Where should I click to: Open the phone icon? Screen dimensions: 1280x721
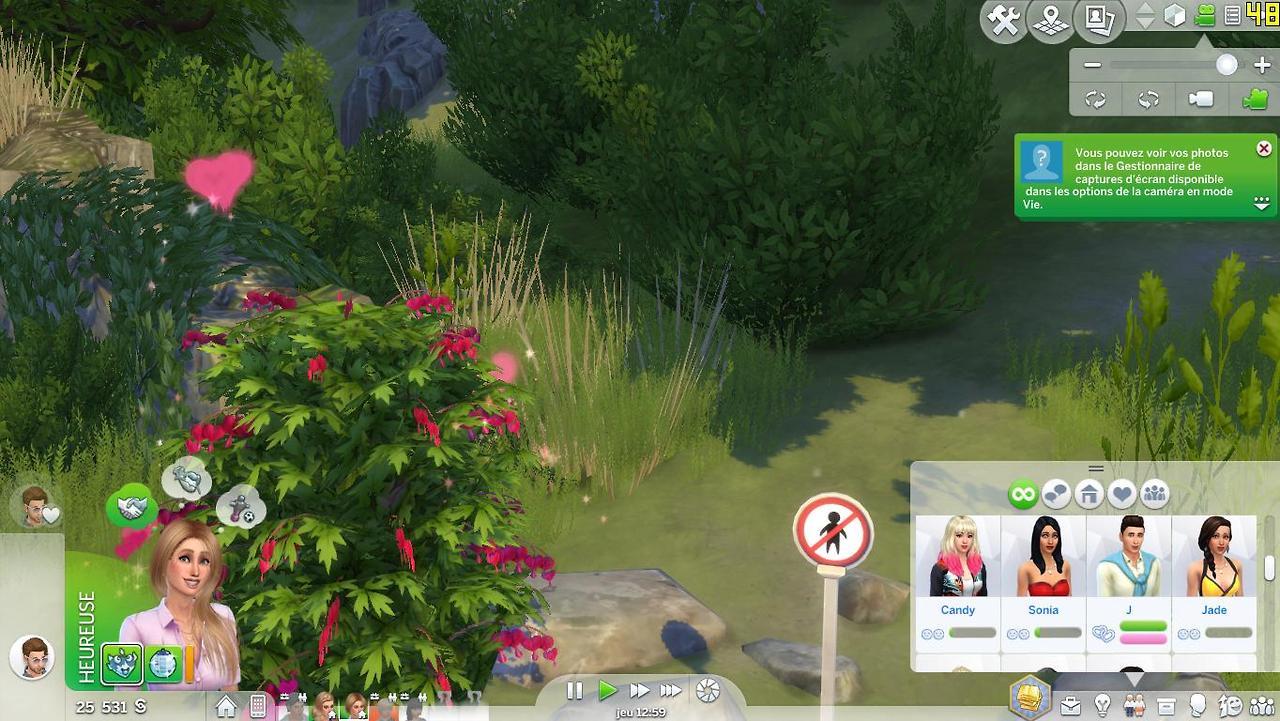pos(258,707)
